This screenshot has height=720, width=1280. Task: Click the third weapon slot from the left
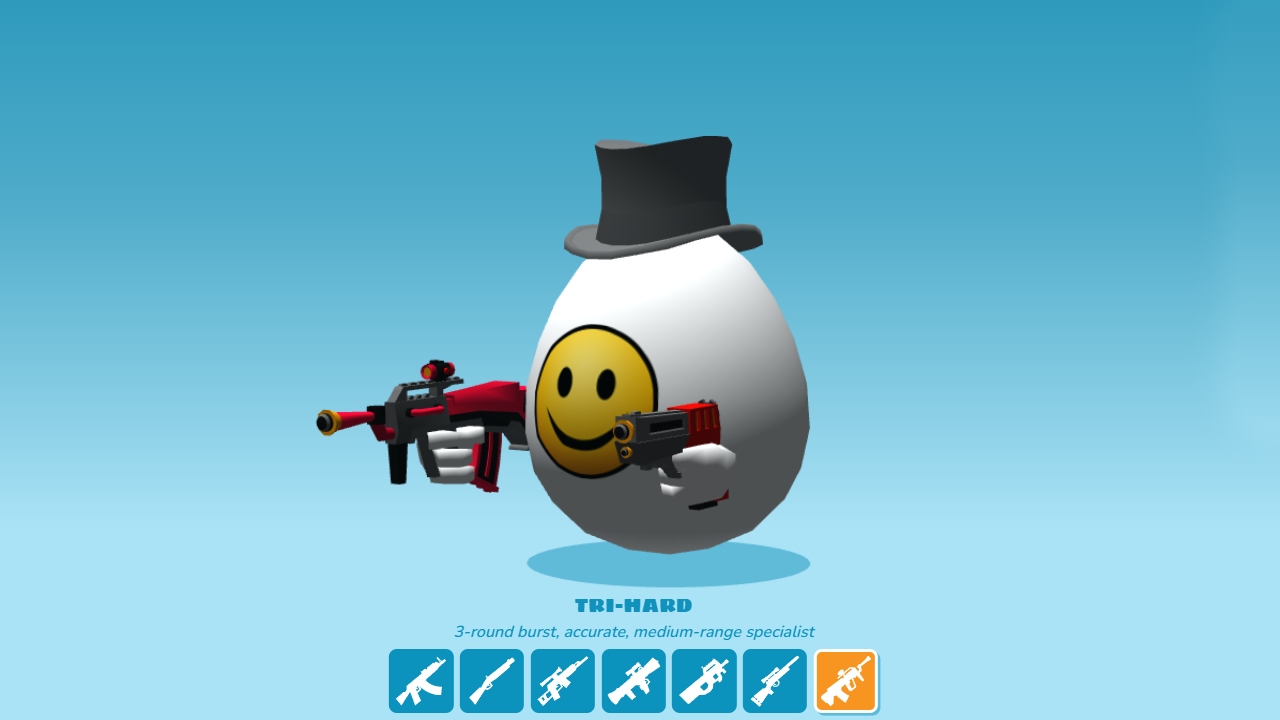[562, 680]
